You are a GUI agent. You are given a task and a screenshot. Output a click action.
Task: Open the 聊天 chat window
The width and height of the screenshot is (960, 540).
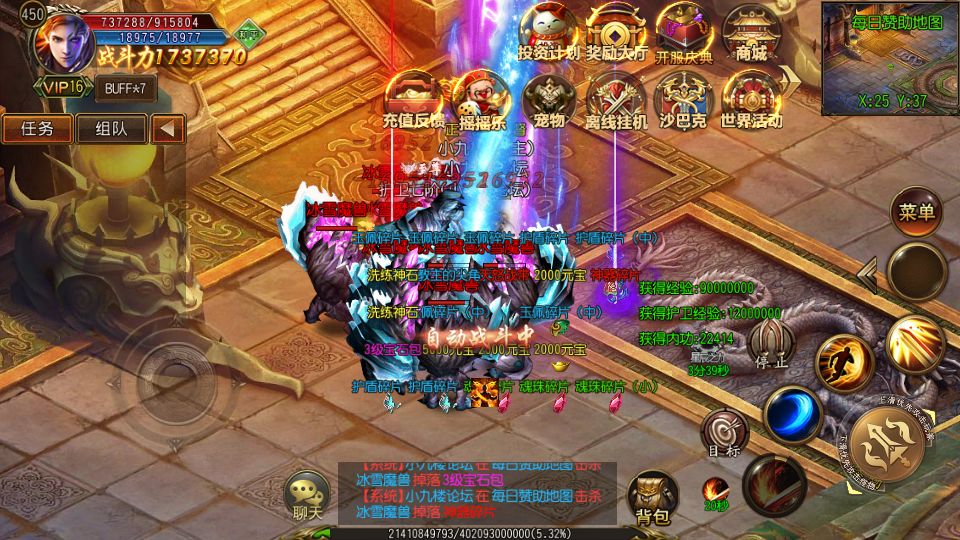pos(307,495)
